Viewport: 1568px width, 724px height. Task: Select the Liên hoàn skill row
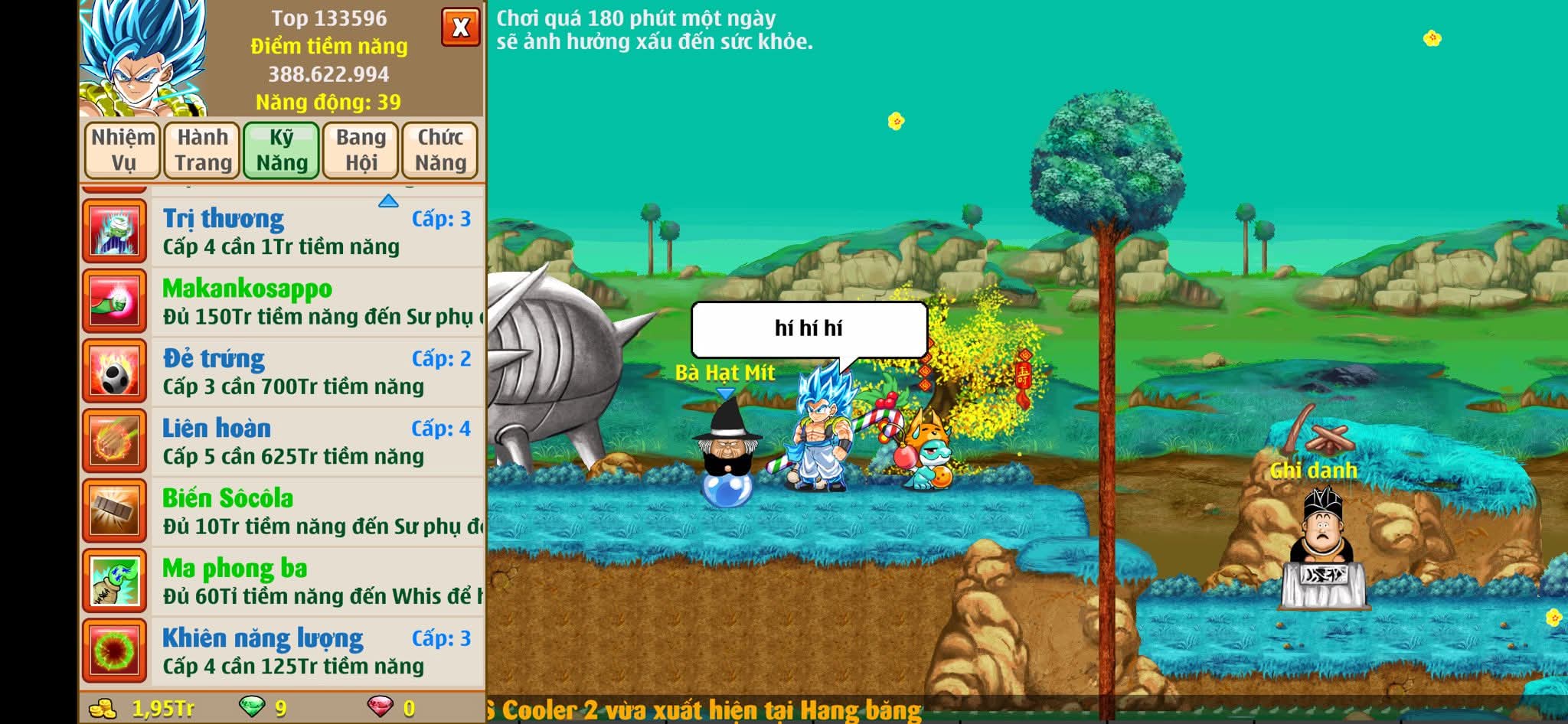(318, 442)
